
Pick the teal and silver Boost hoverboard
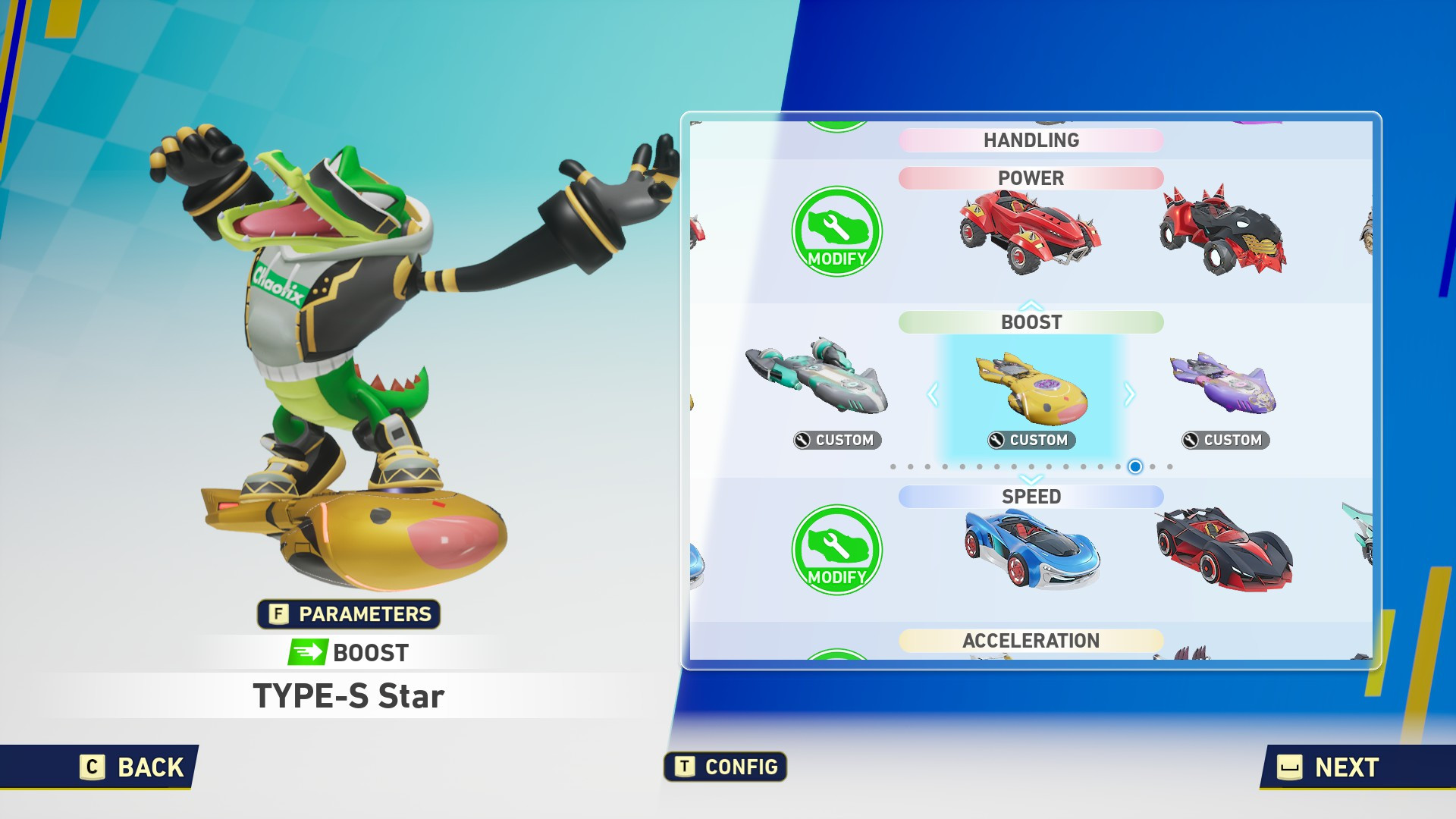[817, 377]
